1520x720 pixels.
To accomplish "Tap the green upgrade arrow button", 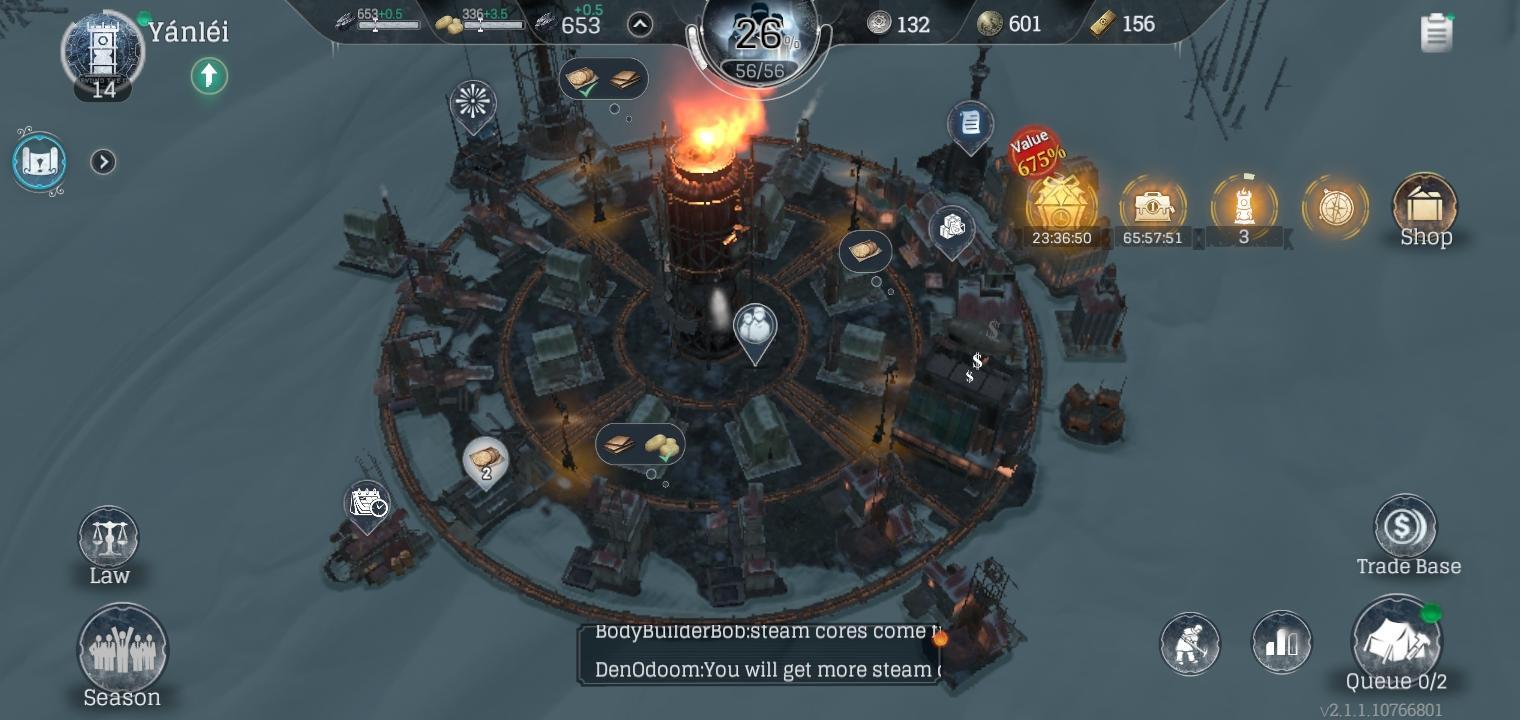I will coord(209,76).
